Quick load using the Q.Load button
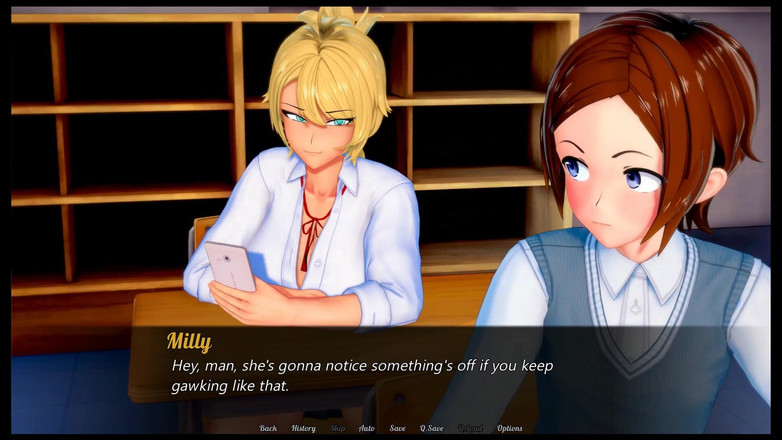Image resolution: width=782 pixels, height=440 pixels. pos(470,428)
